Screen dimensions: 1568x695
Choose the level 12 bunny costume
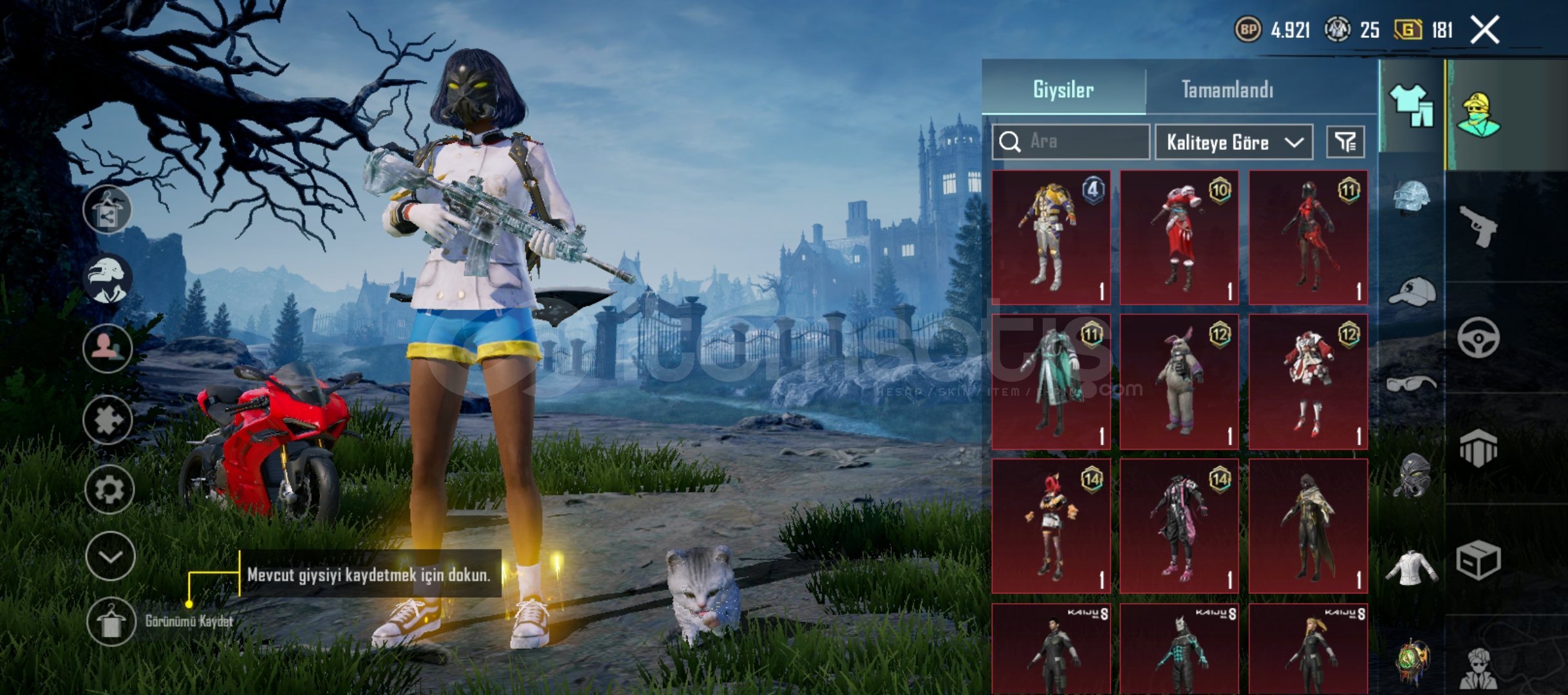[x=1179, y=382]
